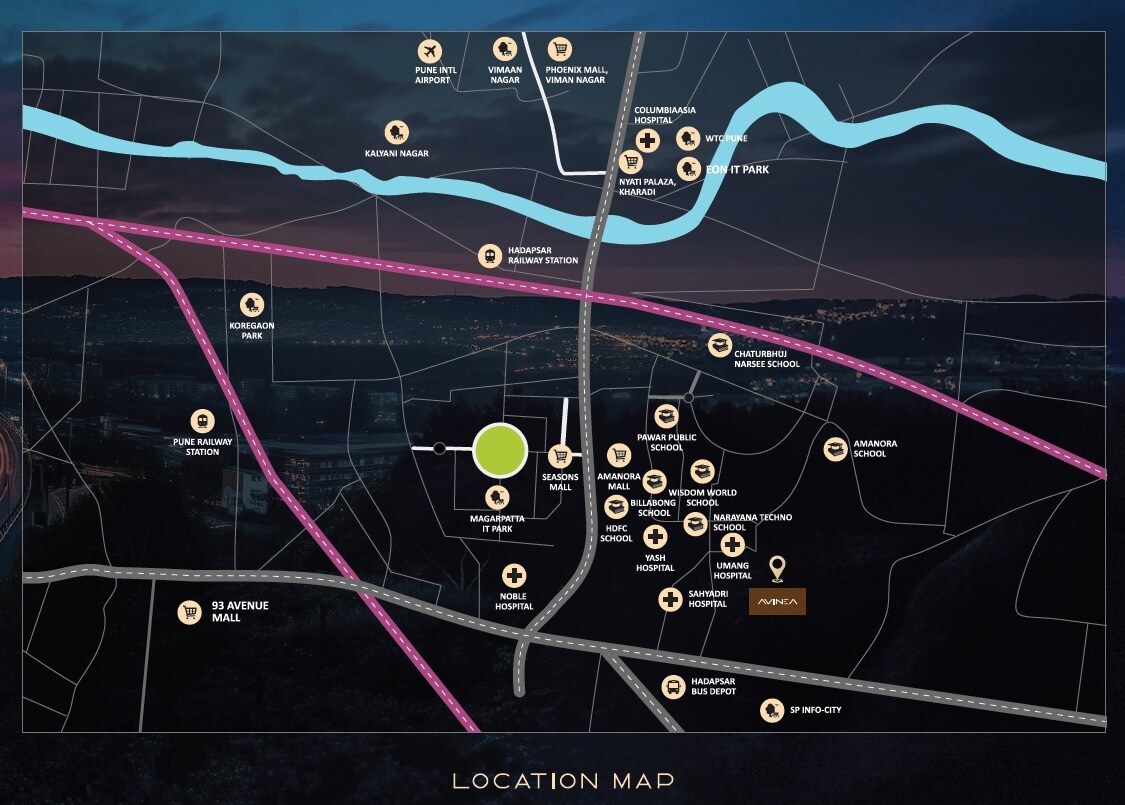Screen dimensions: 1125x805
Task: Select the Umang Hospital cross marker
Action: pos(733,545)
